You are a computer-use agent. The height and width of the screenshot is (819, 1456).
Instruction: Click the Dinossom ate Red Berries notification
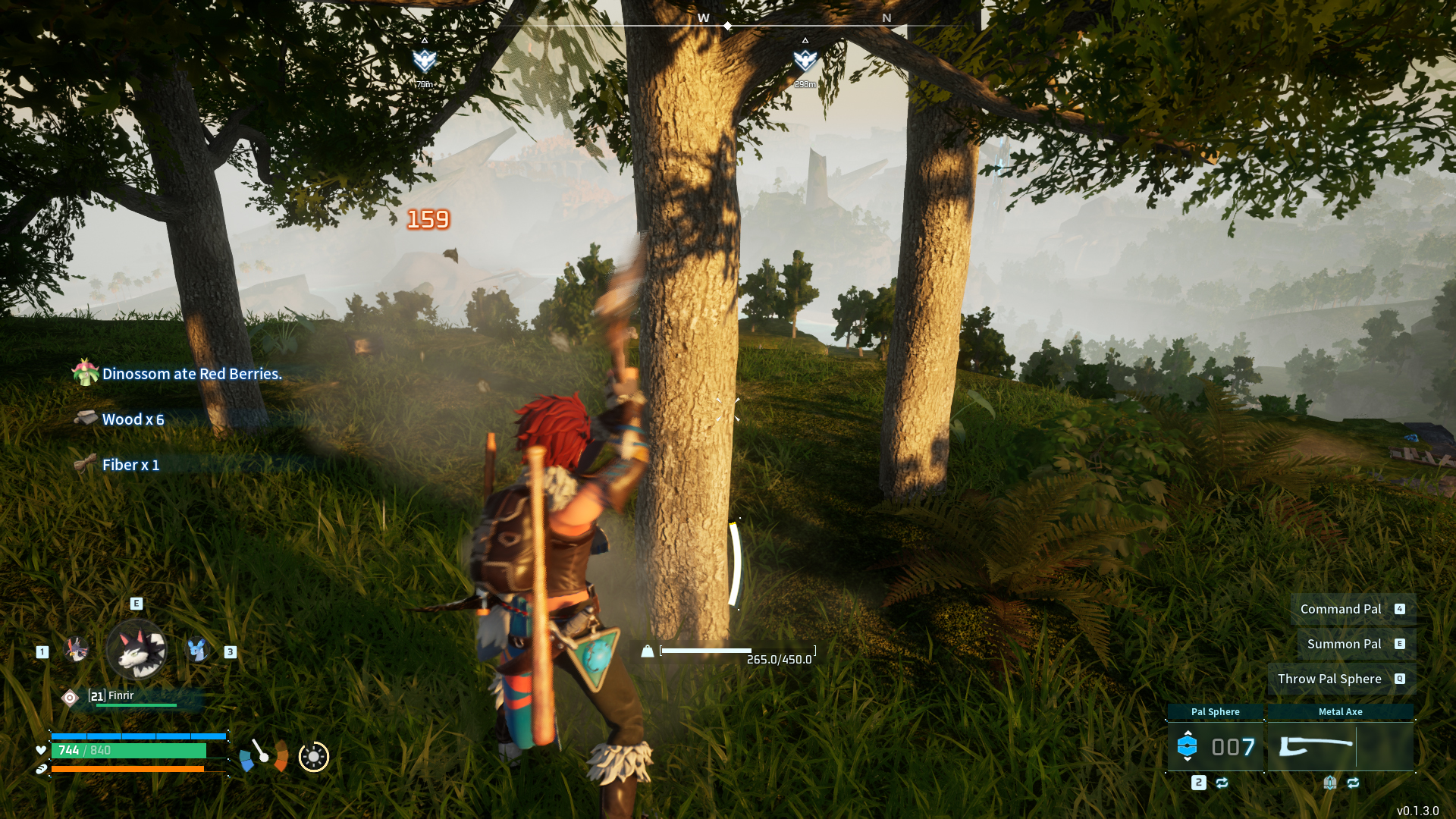click(191, 374)
